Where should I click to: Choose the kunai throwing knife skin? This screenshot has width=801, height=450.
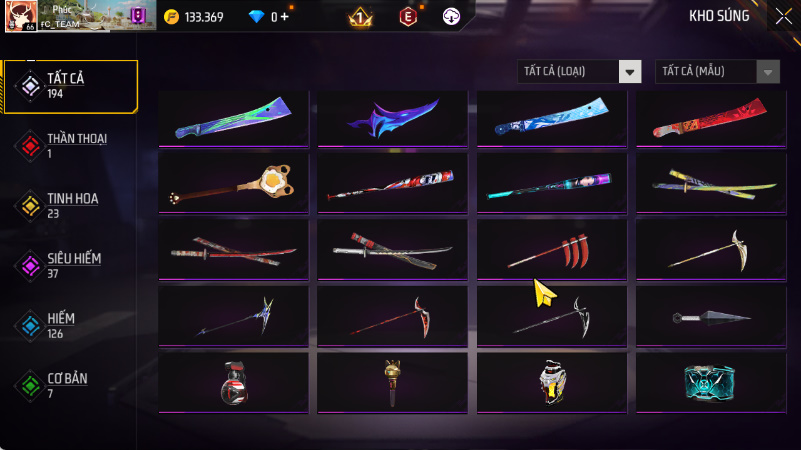coord(711,318)
